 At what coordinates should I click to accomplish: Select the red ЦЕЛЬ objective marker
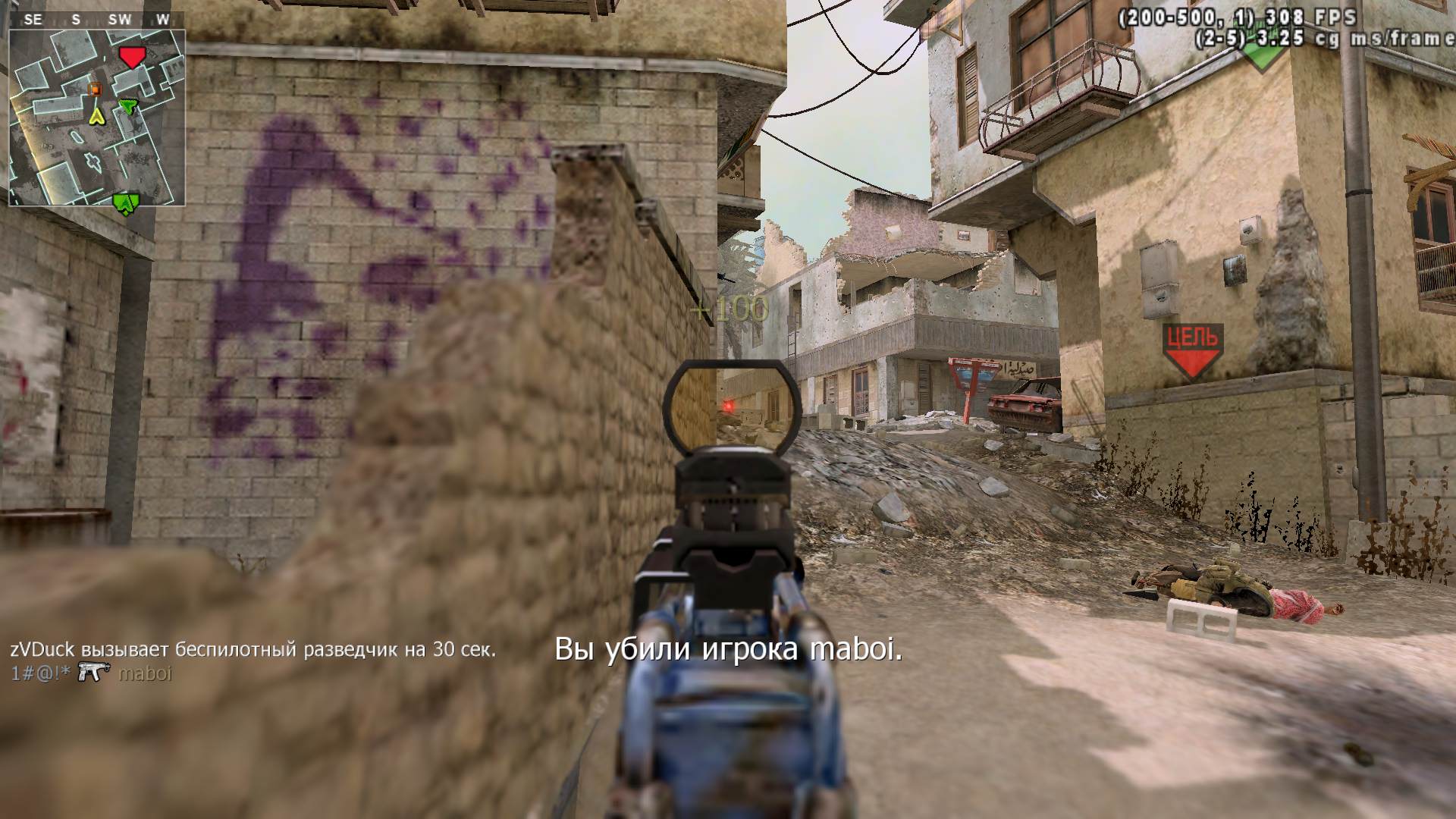[x=1194, y=350]
